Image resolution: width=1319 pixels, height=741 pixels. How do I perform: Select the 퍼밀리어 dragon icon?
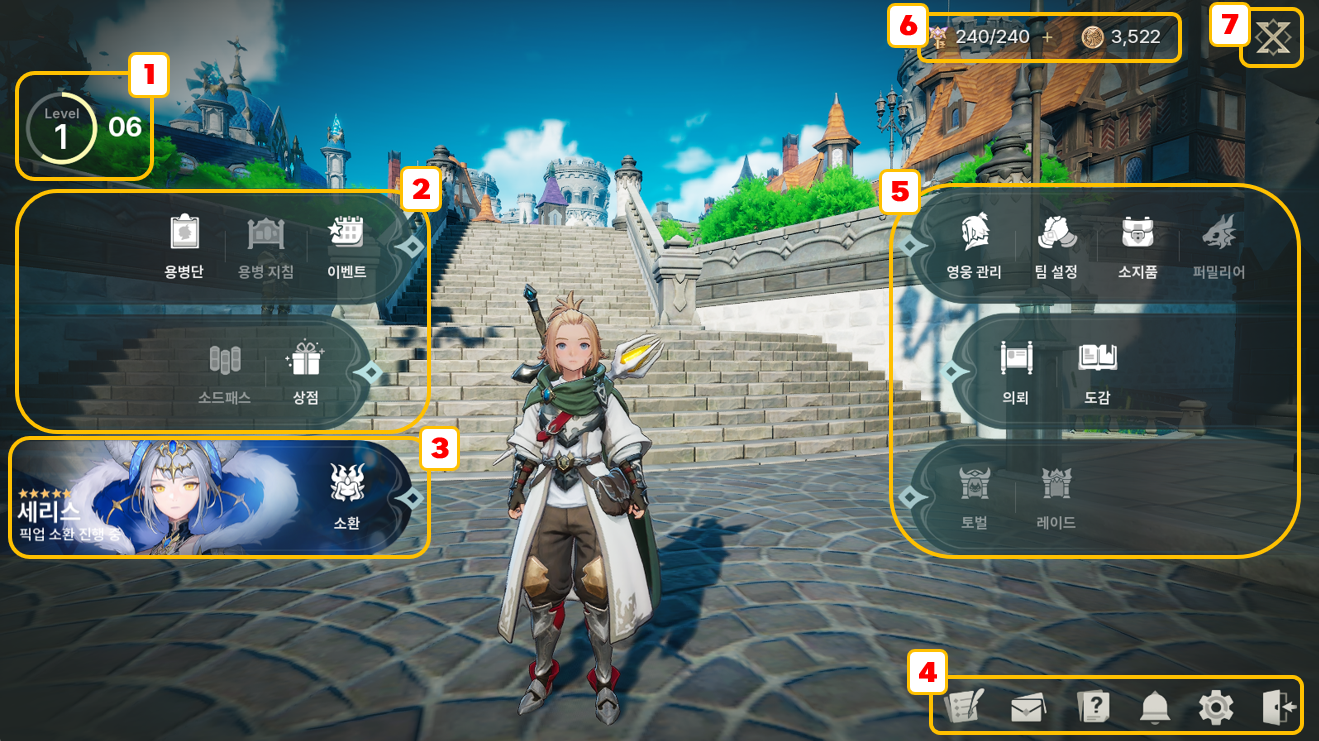[1219, 245]
